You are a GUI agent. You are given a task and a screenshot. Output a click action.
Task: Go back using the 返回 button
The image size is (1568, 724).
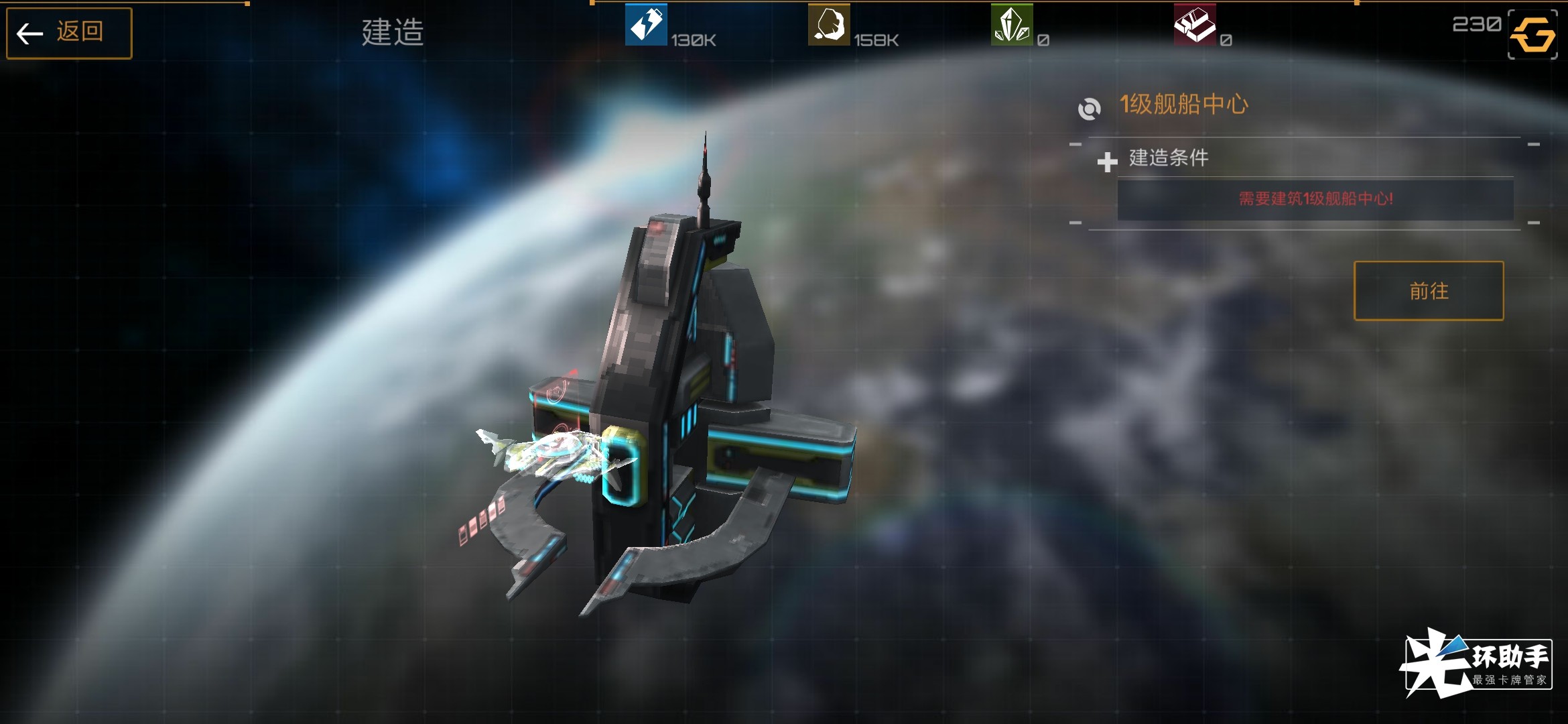click(x=69, y=33)
